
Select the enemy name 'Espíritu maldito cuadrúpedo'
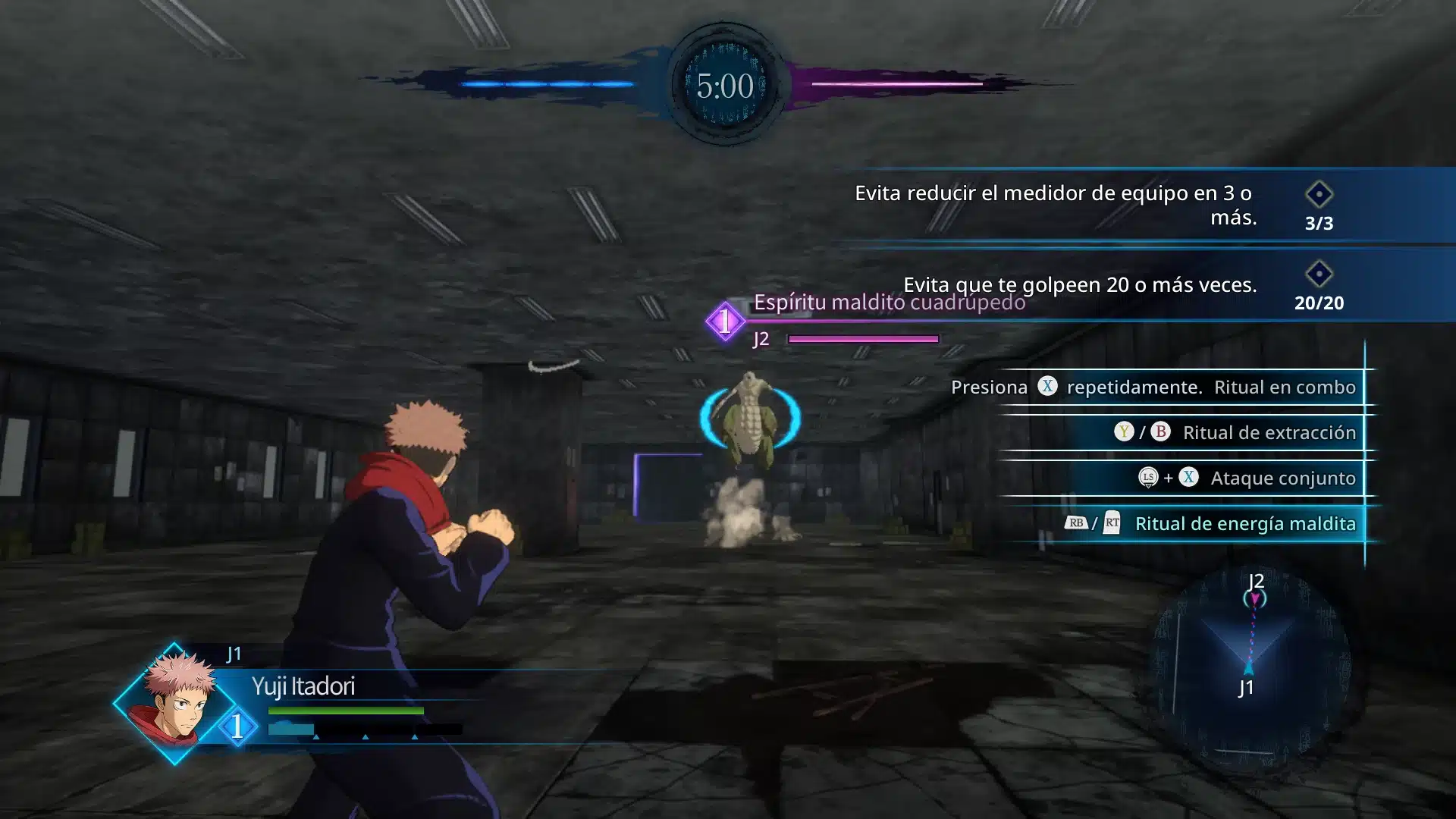(889, 302)
